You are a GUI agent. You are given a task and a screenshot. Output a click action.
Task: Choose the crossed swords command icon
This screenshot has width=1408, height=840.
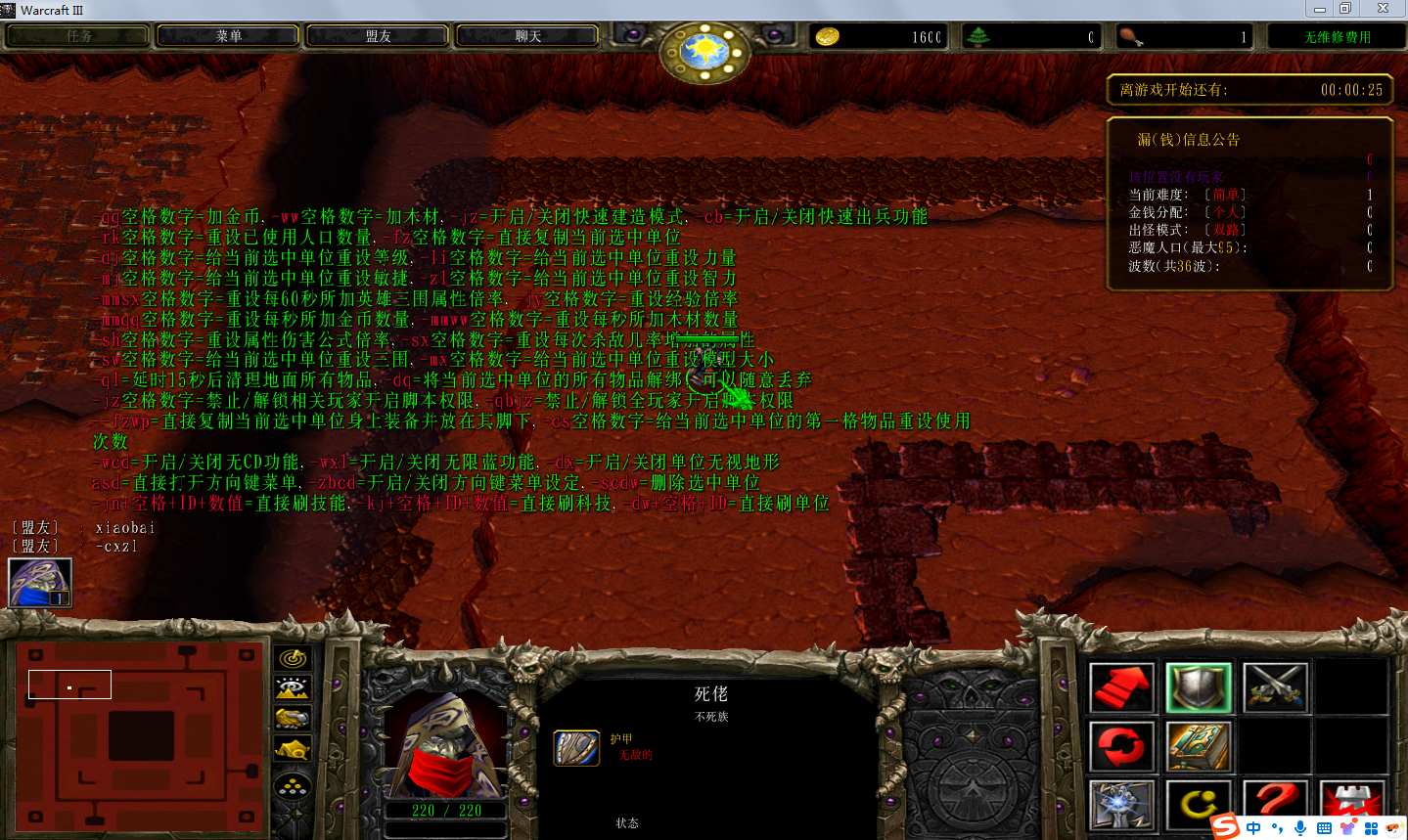(1275, 687)
